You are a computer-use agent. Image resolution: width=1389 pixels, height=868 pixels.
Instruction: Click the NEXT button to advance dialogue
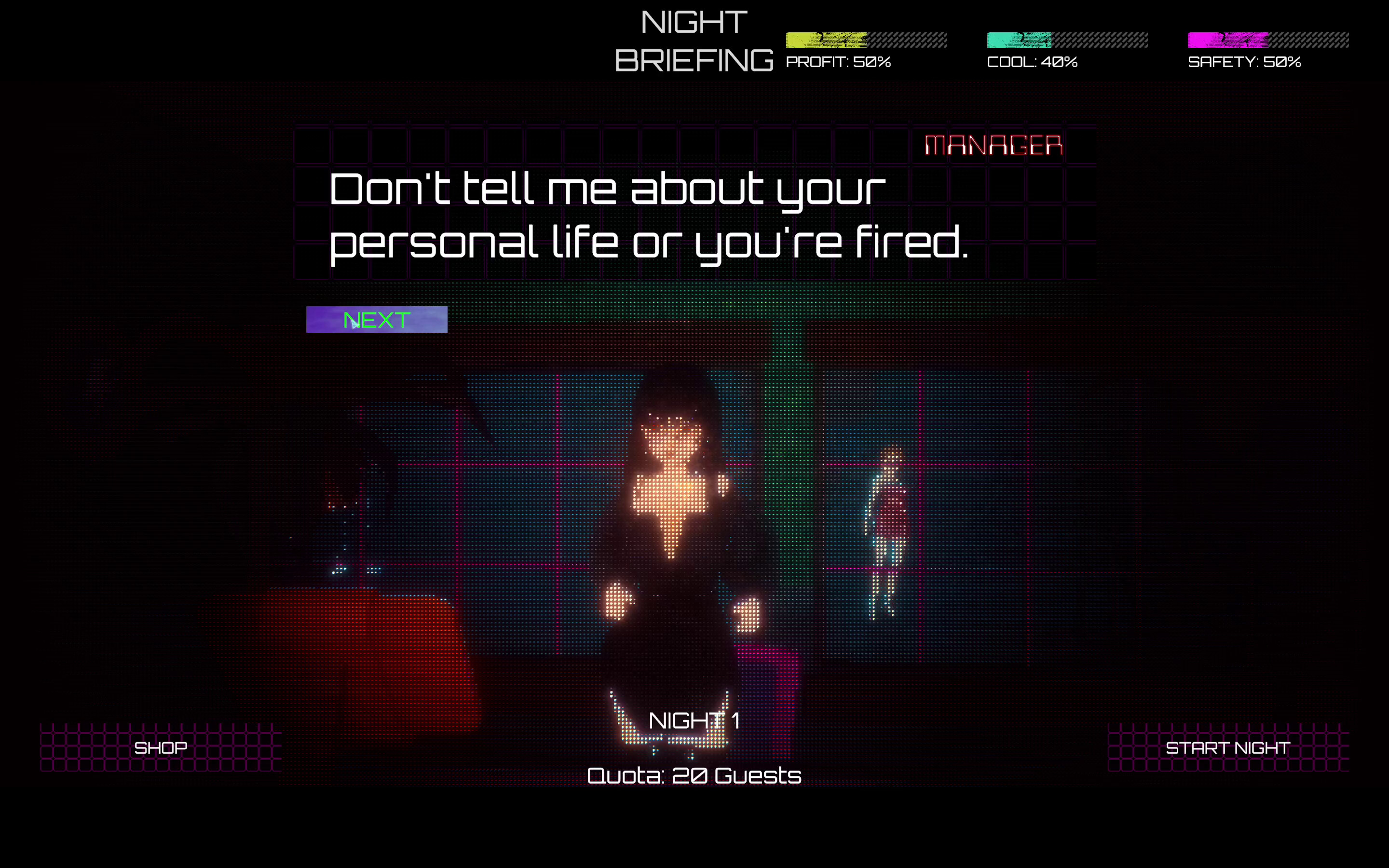click(x=376, y=320)
